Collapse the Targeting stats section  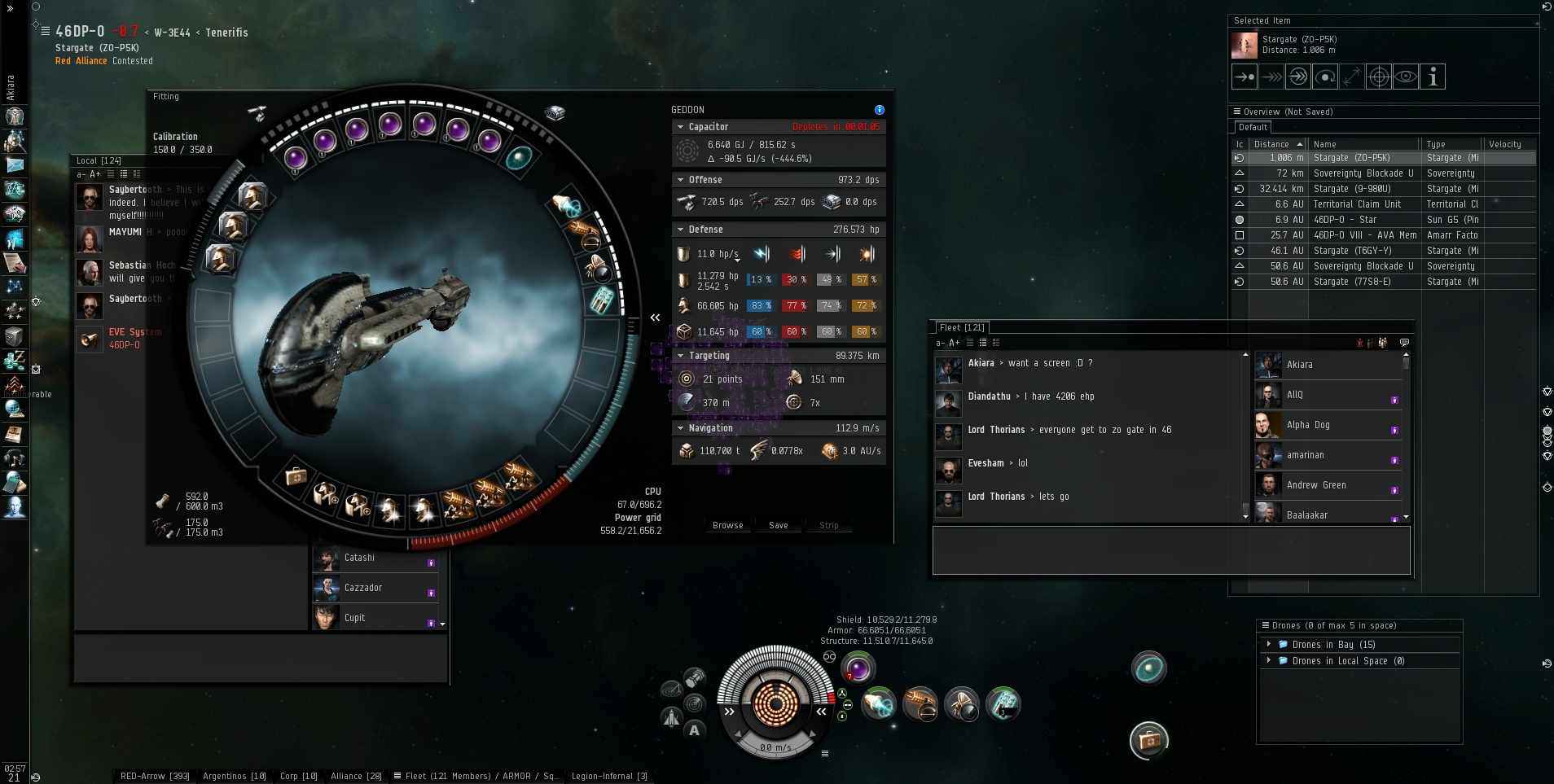click(x=681, y=356)
